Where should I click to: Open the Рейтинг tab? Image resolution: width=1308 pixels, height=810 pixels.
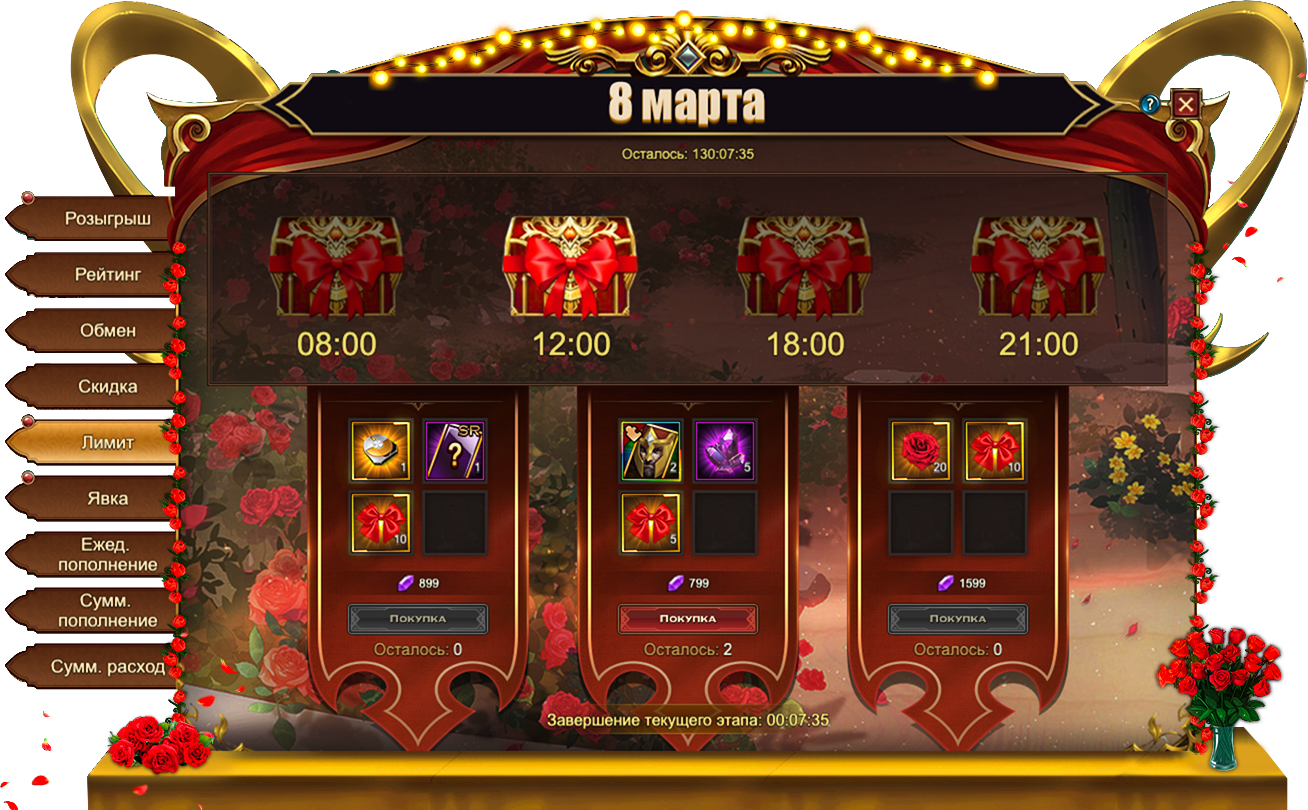pos(107,274)
